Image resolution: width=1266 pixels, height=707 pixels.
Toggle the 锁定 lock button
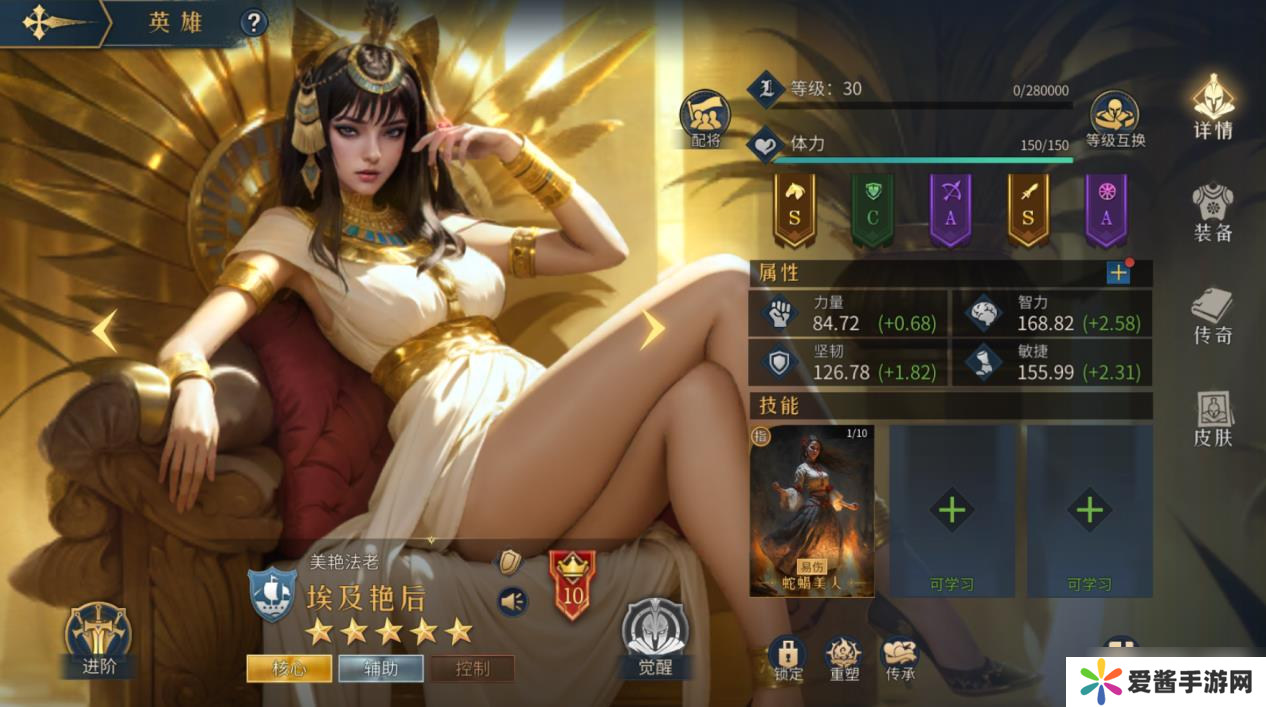788,658
